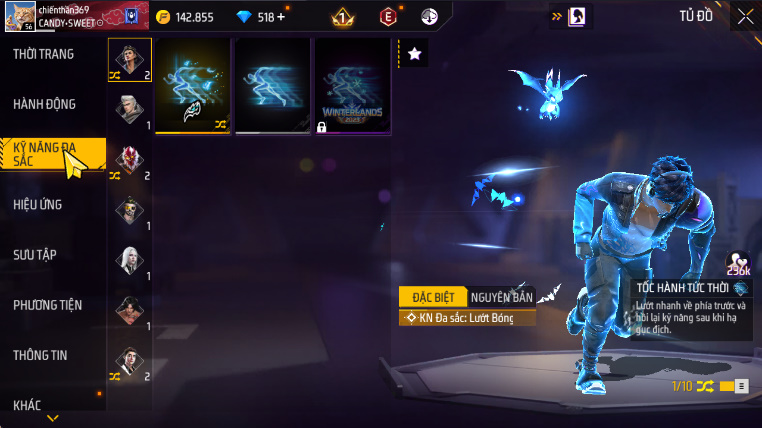Switch to the Đặc Biệt view
The height and width of the screenshot is (428, 762).
click(x=431, y=297)
